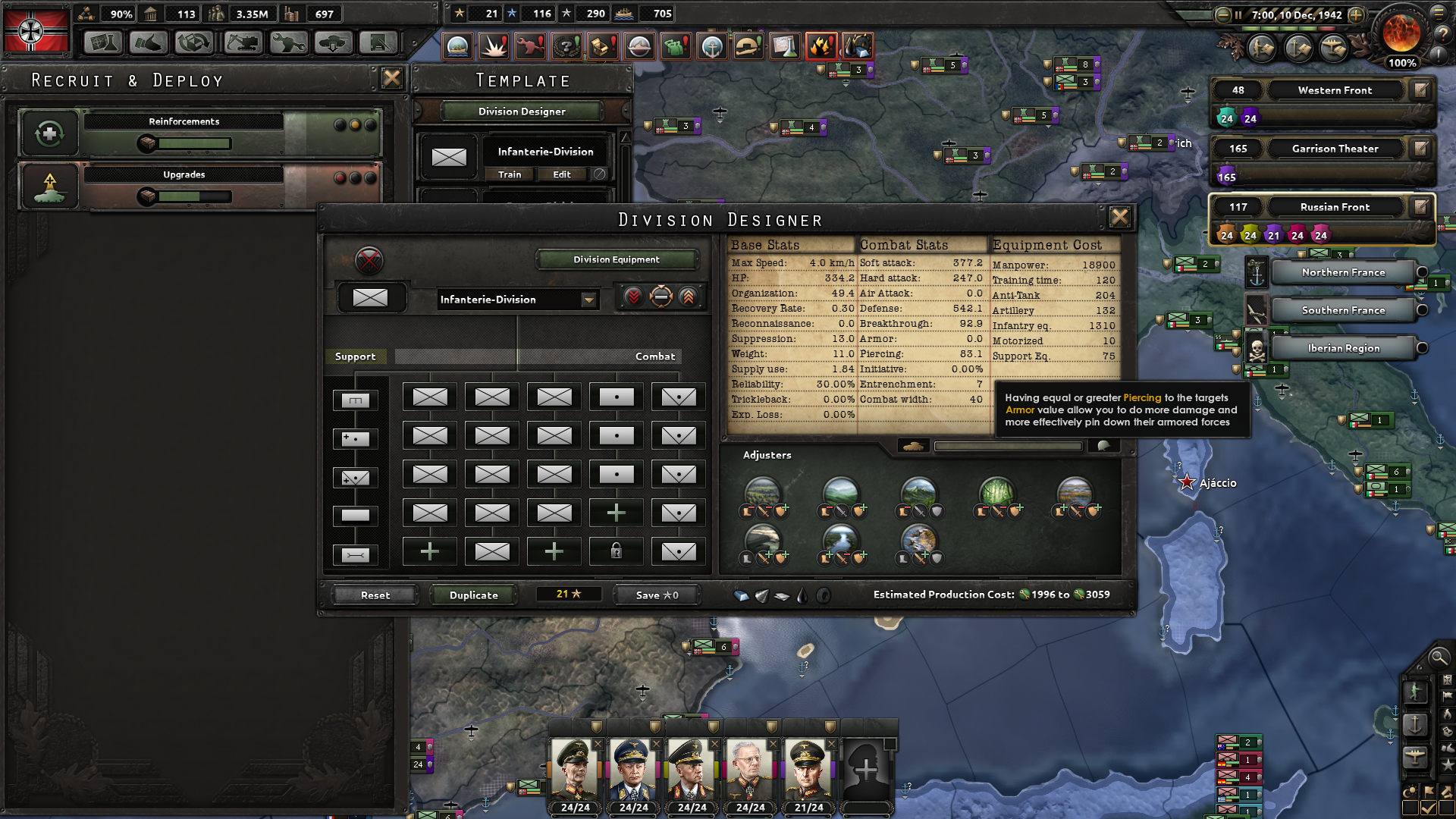The height and width of the screenshot is (819, 1456).
Task: Open the Construction excavator icon
Action: [x=241, y=42]
